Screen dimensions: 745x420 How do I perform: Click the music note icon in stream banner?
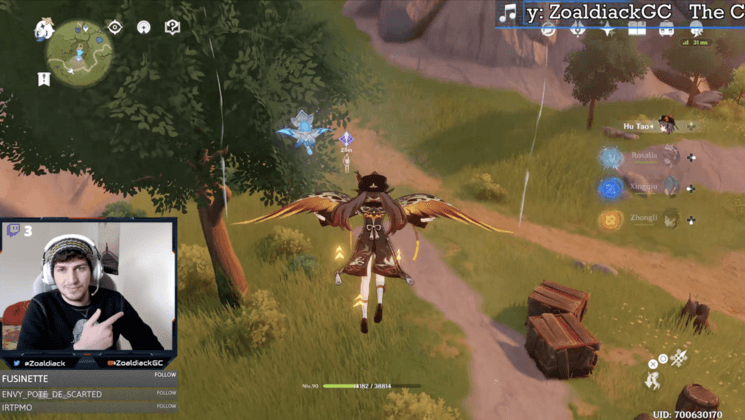pos(509,12)
